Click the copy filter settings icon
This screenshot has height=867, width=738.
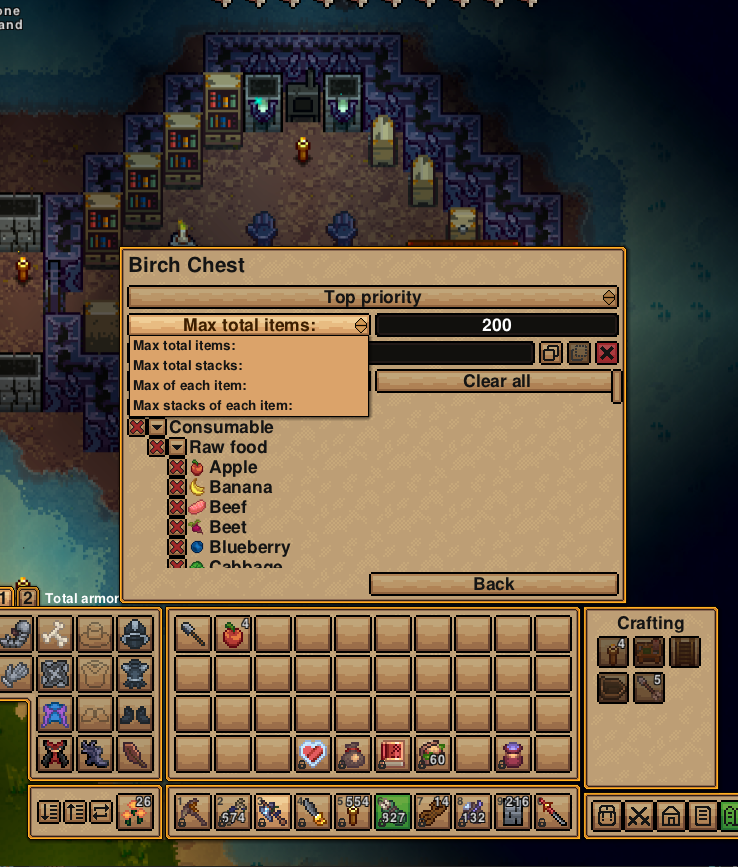tap(551, 353)
